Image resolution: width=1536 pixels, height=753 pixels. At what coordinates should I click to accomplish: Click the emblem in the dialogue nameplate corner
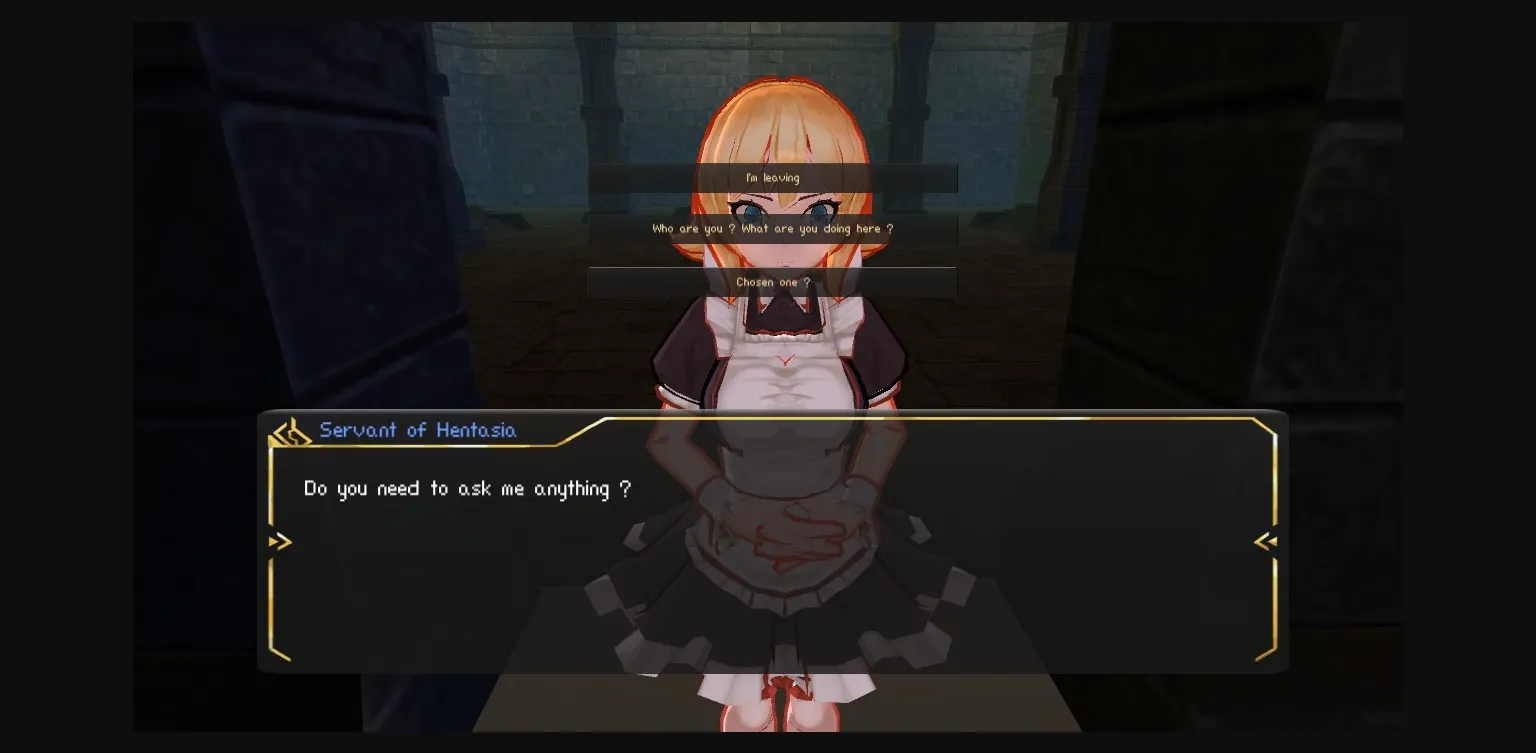tap(290, 429)
